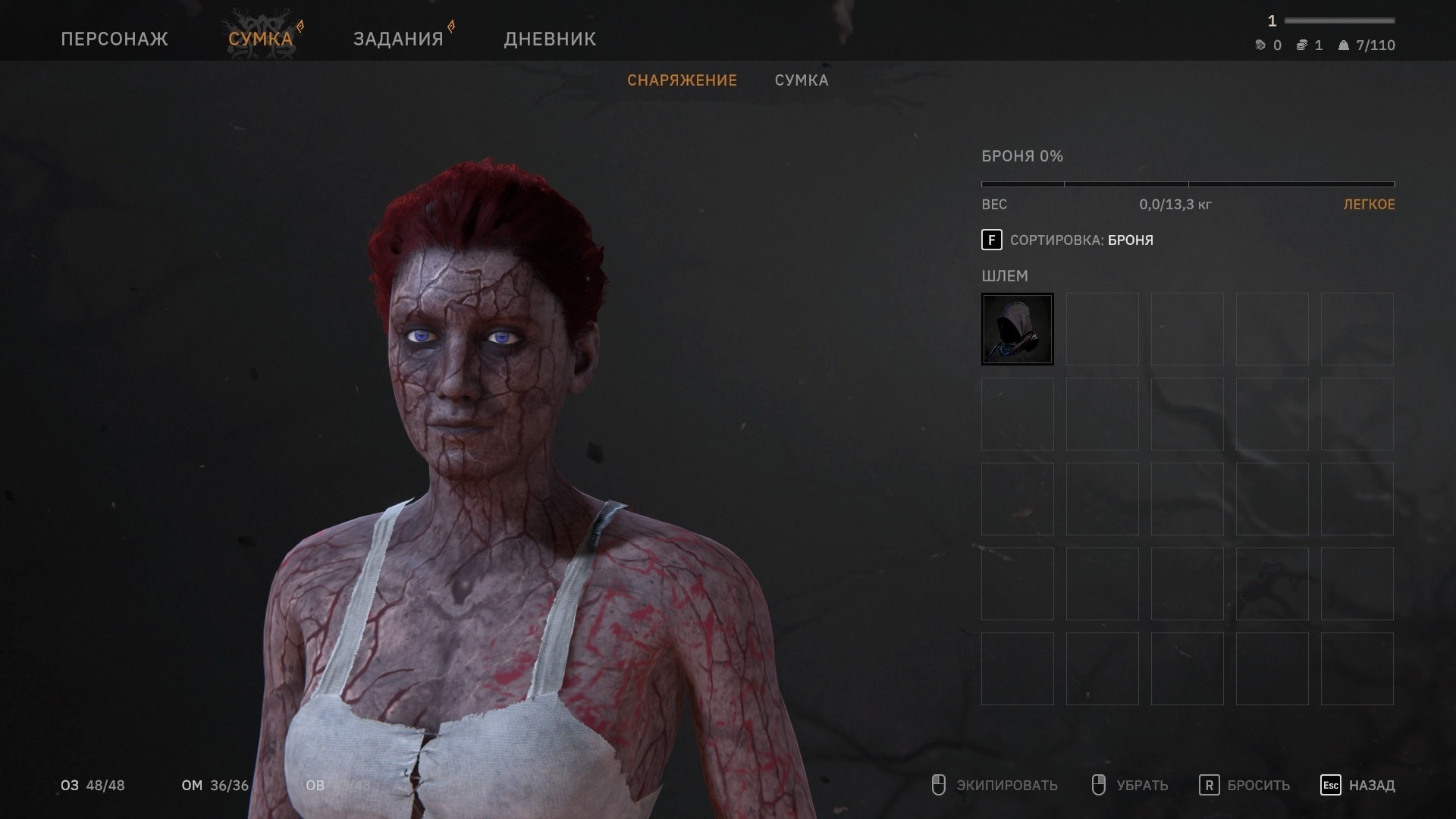Viewport: 1456px width, 819px height.
Task: Change sorting via Сортировка: Броня
Action: tap(1068, 240)
